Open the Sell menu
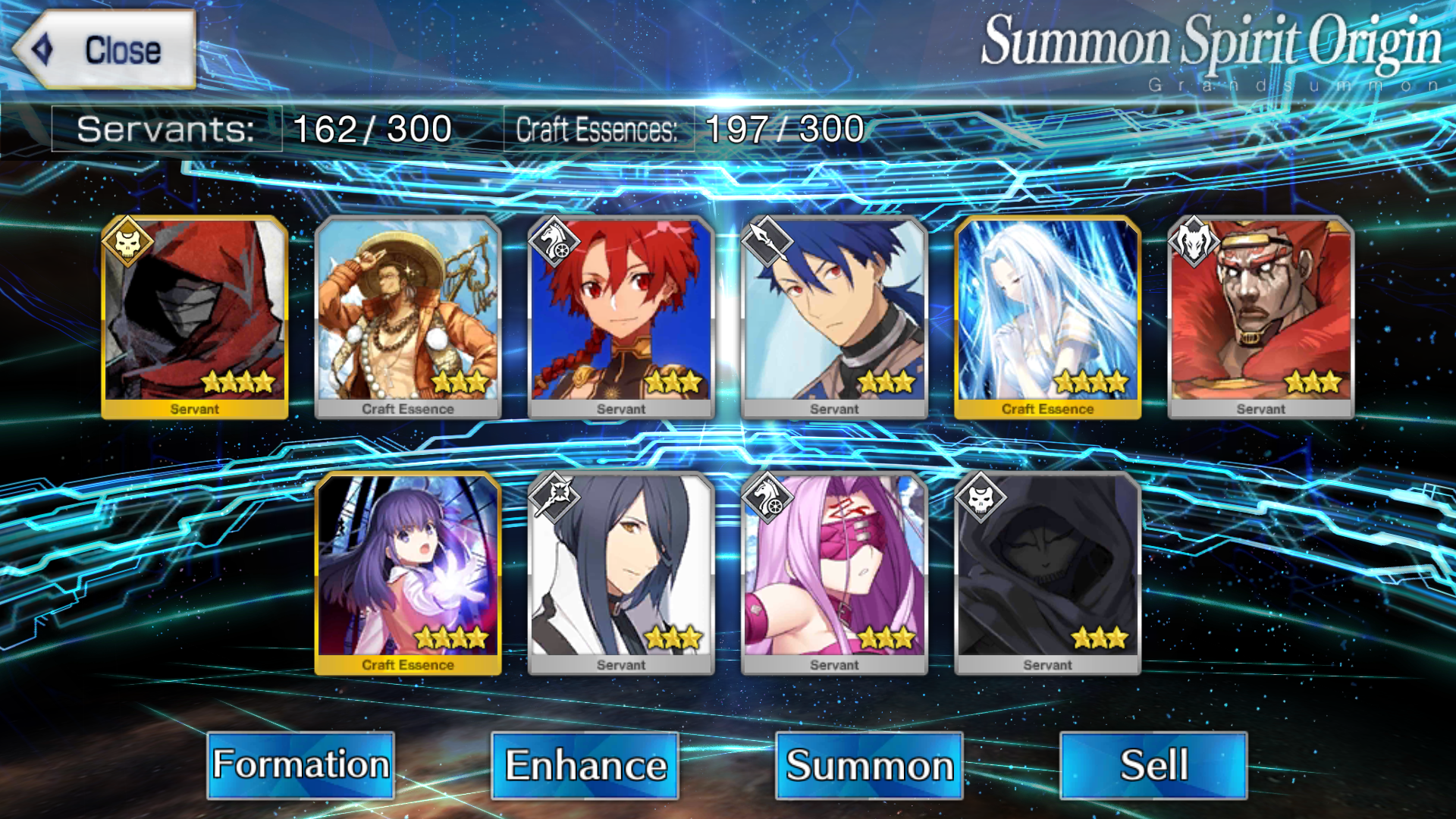 1153,764
